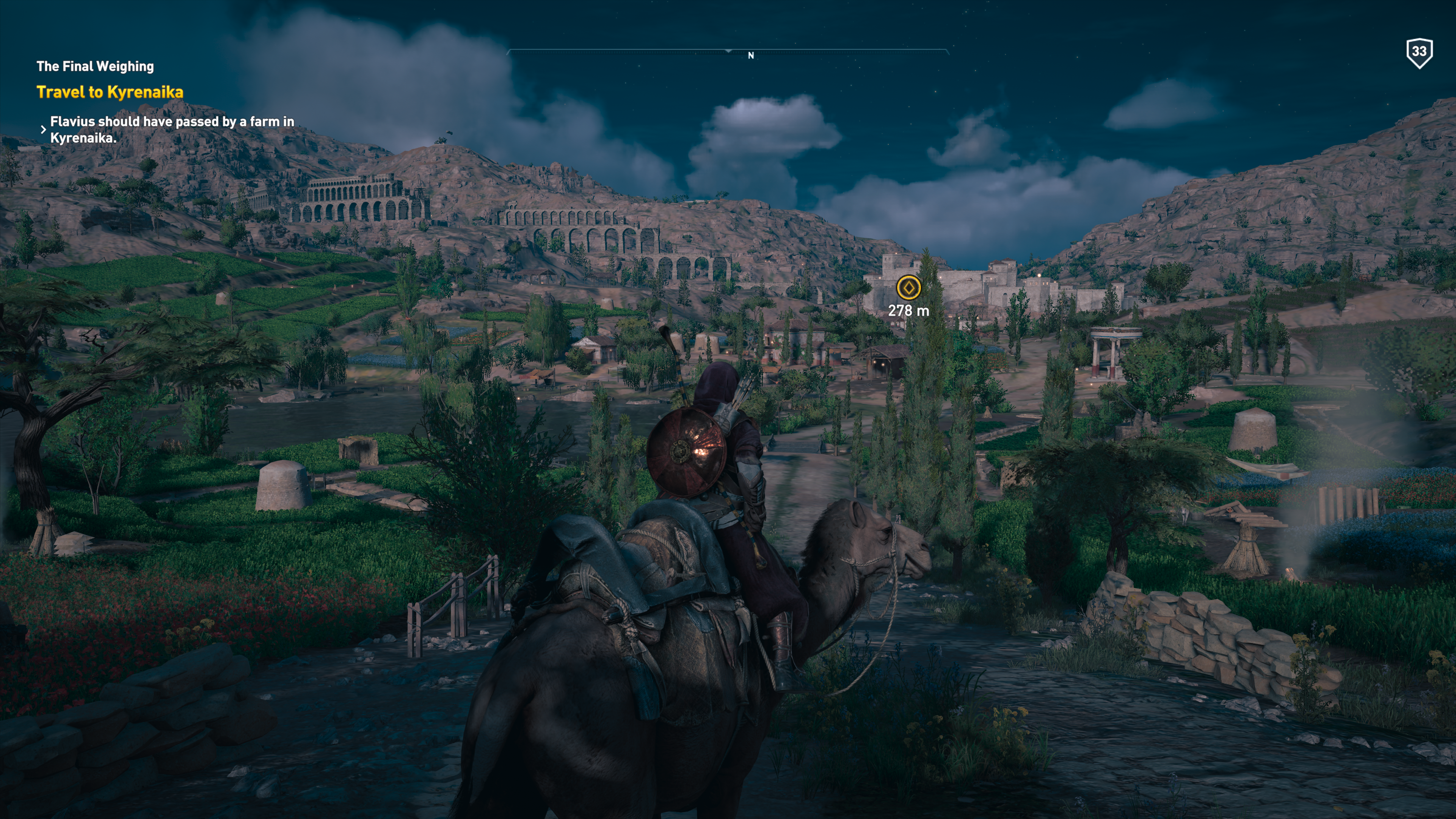Image resolution: width=1456 pixels, height=819 pixels.
Task: Click the compass bar's N heading
Action: [x=751, y=55]
